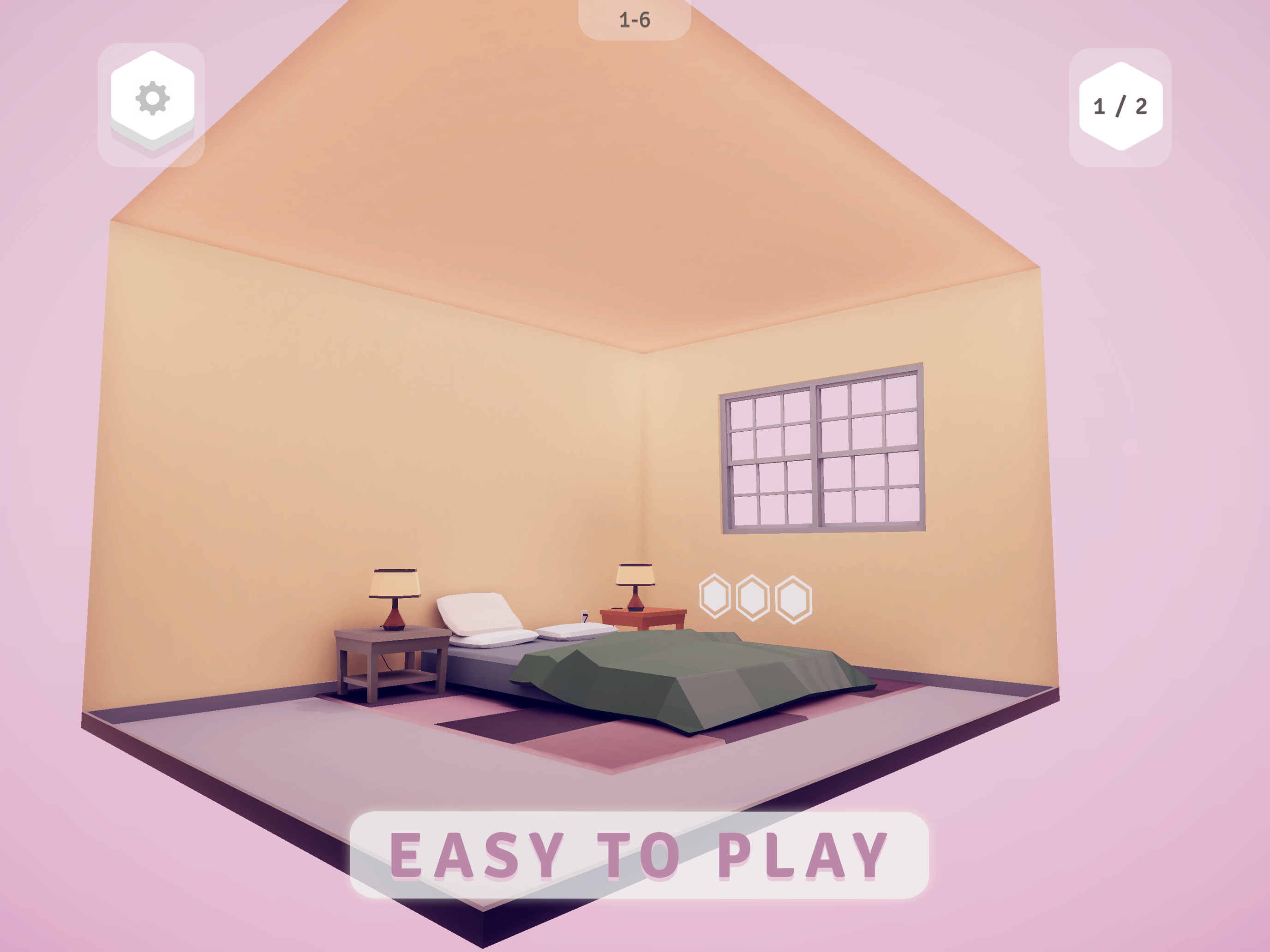Tap the gear symbol inside the white hexagon
This screenshot has height=952, width=1270.
[x=152, y=99]
